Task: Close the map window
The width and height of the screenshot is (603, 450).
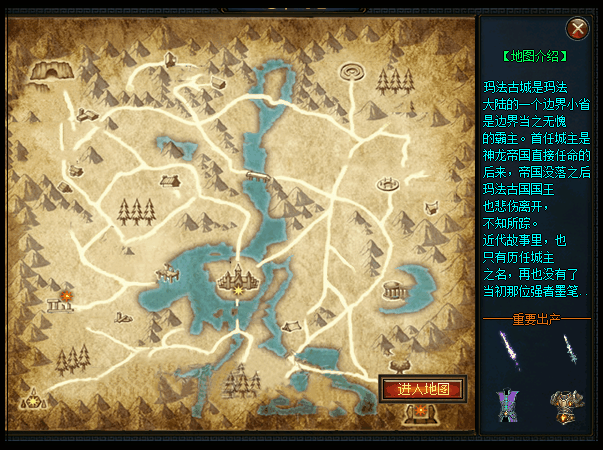Action: pyautogui.click(x=577, y=28)
